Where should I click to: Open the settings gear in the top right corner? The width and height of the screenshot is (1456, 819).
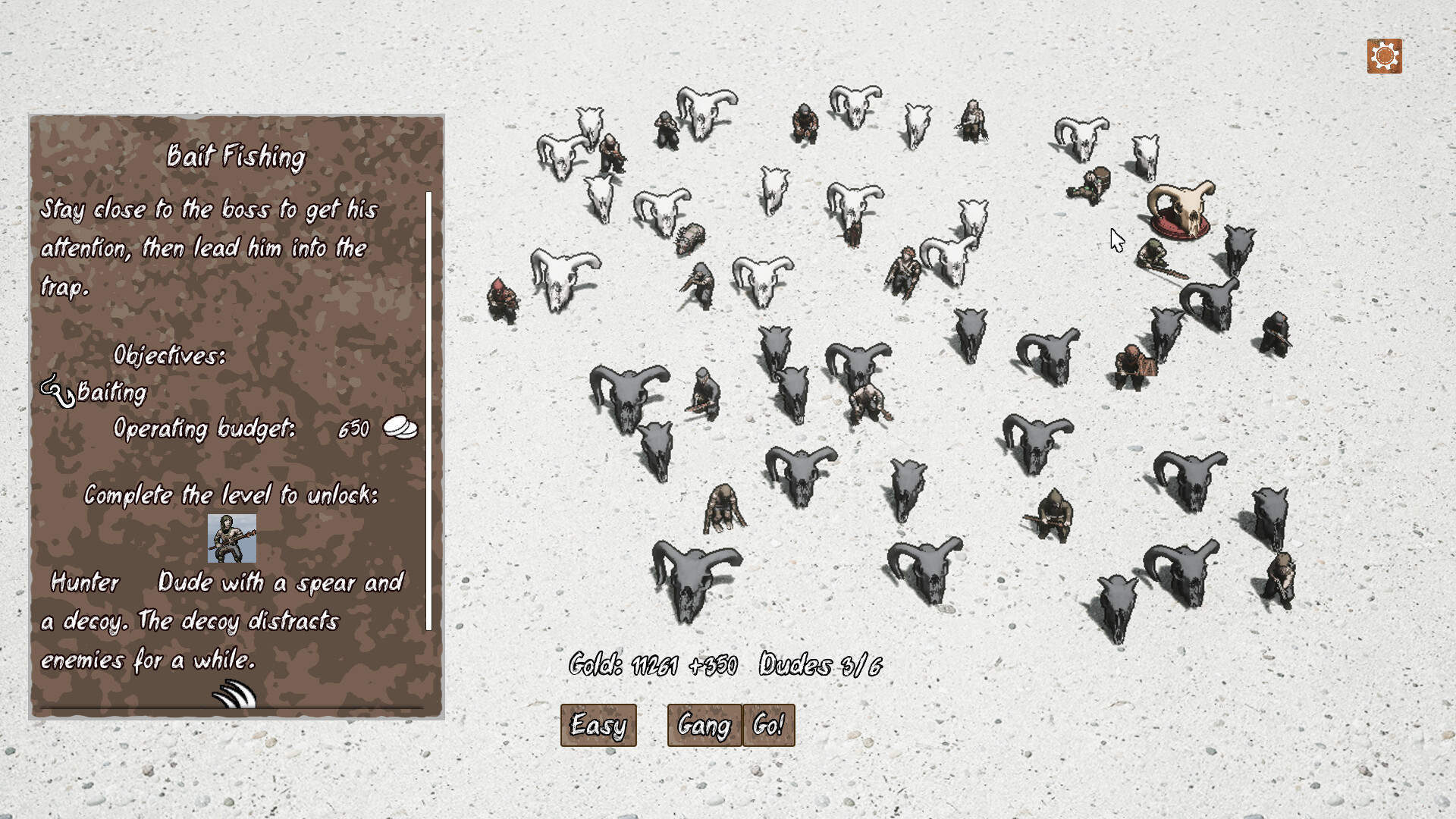coord(1385,55)
